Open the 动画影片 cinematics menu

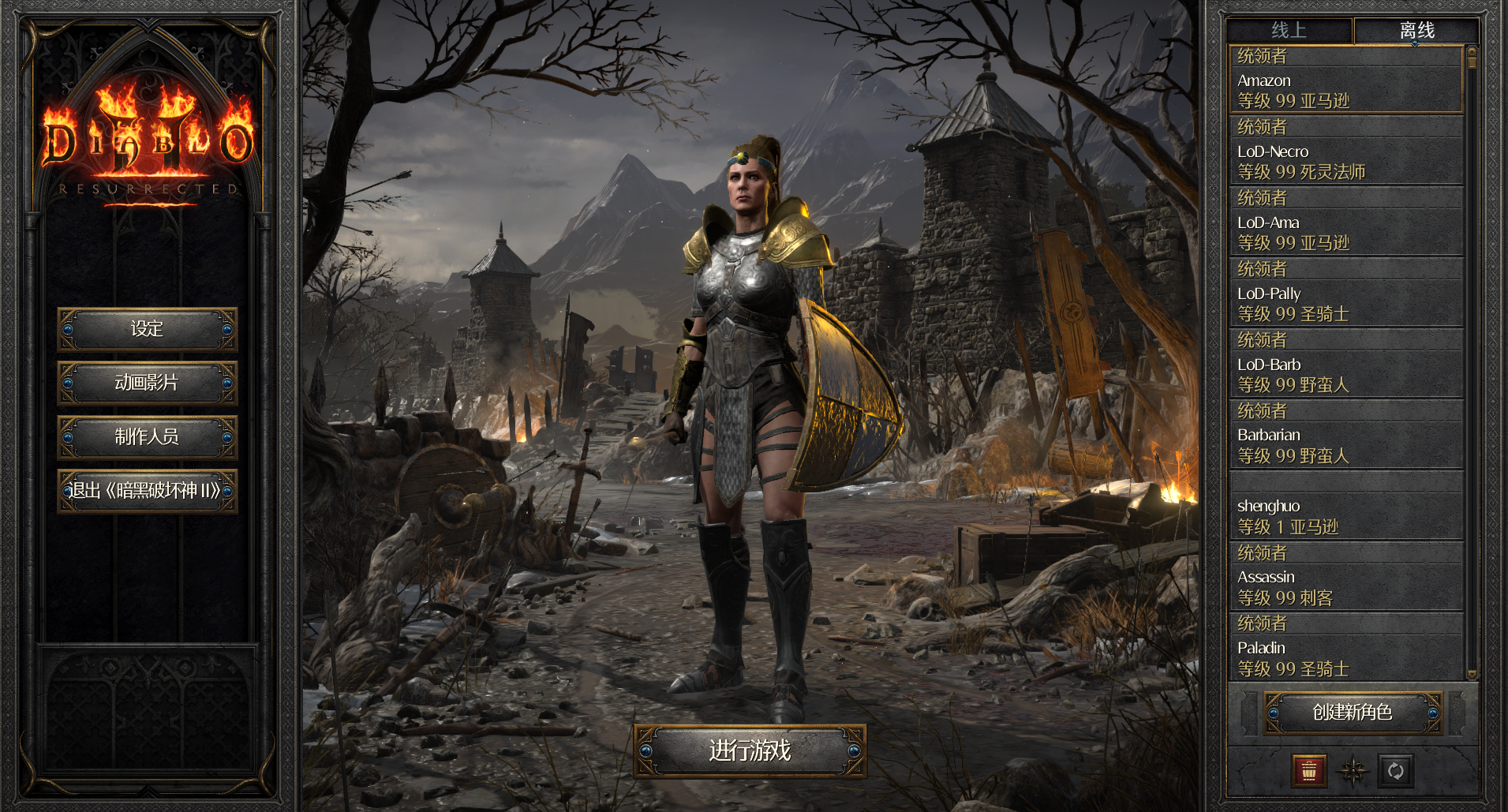tap(147, 383)
